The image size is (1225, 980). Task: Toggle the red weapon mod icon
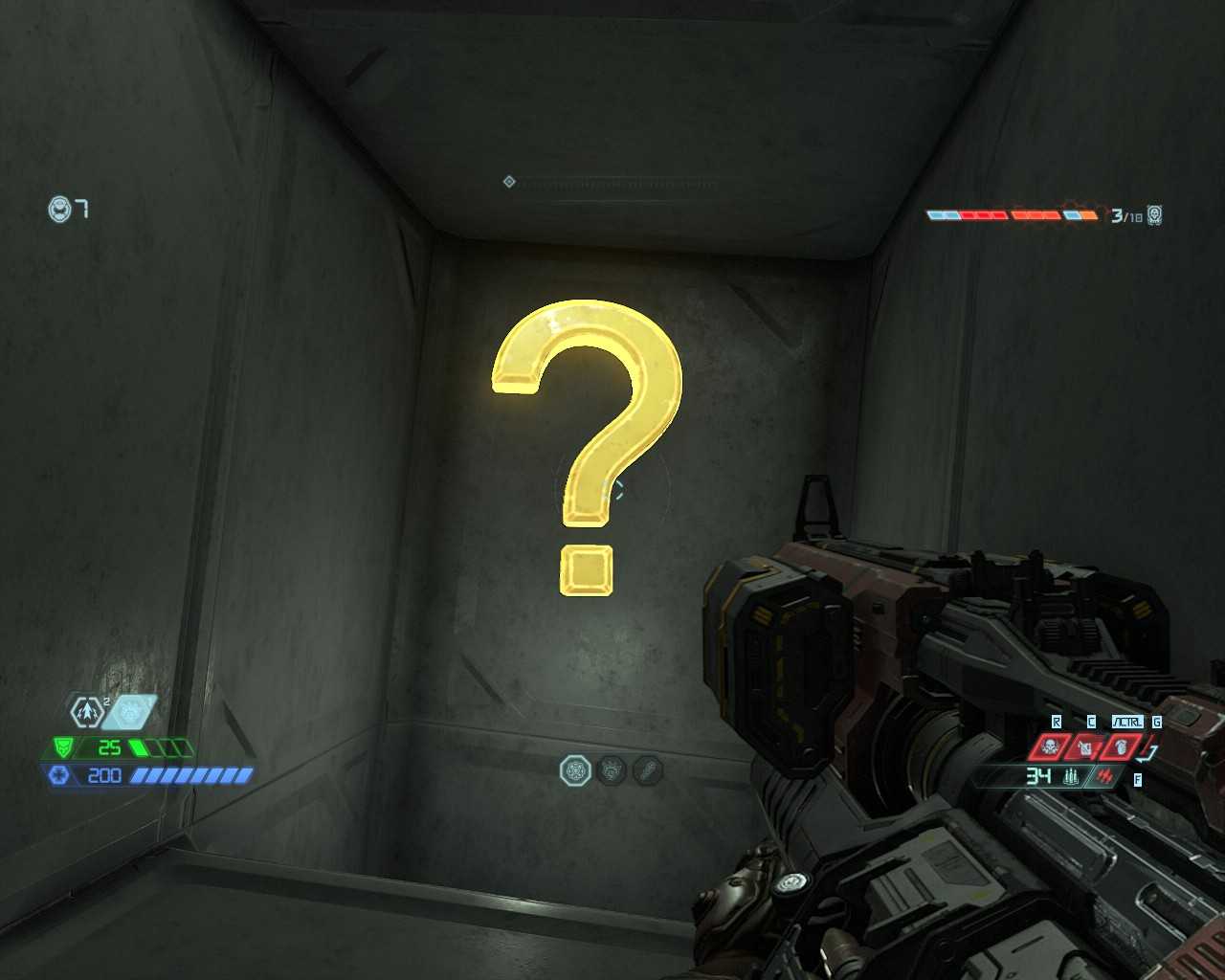coord(1105,776)
